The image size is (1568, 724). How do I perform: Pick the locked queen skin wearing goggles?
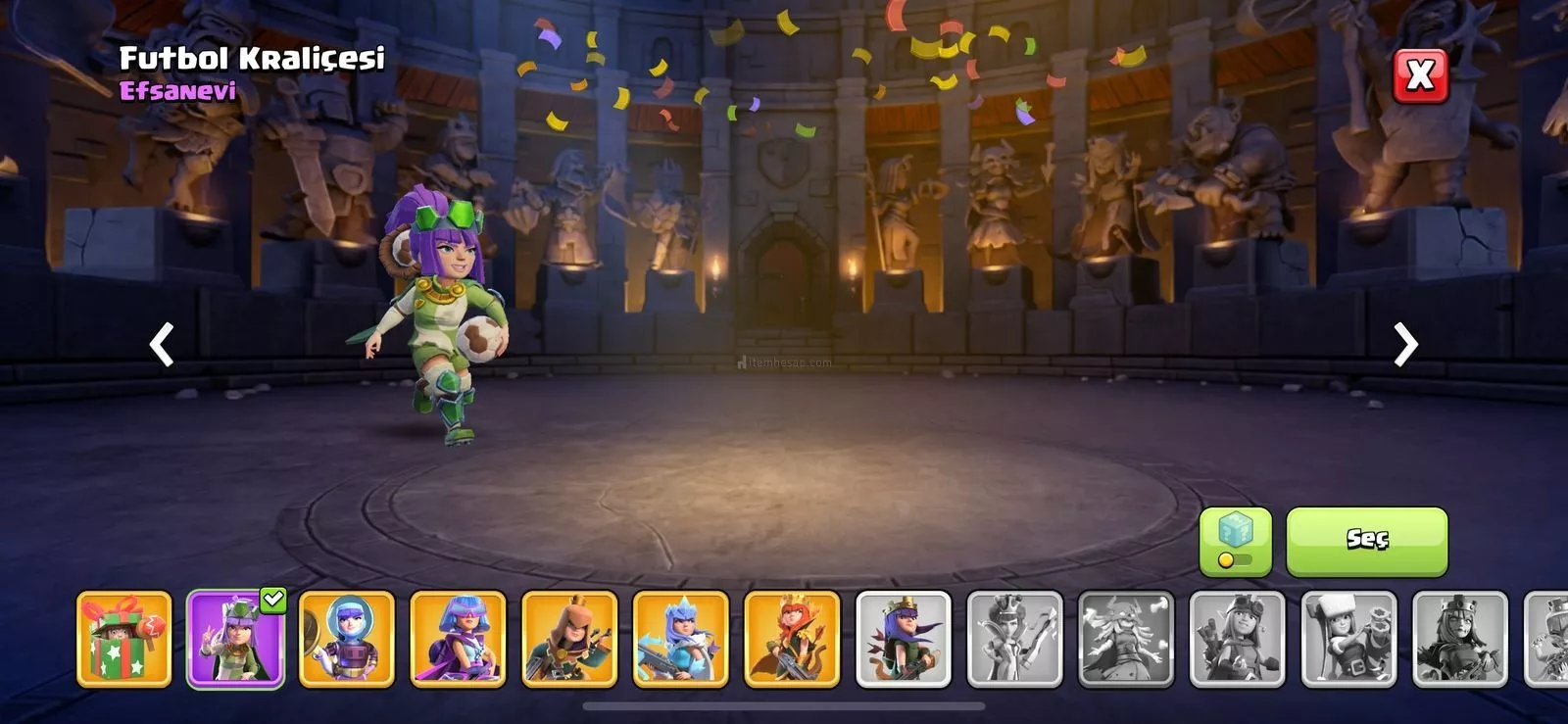pos(1237,639)
